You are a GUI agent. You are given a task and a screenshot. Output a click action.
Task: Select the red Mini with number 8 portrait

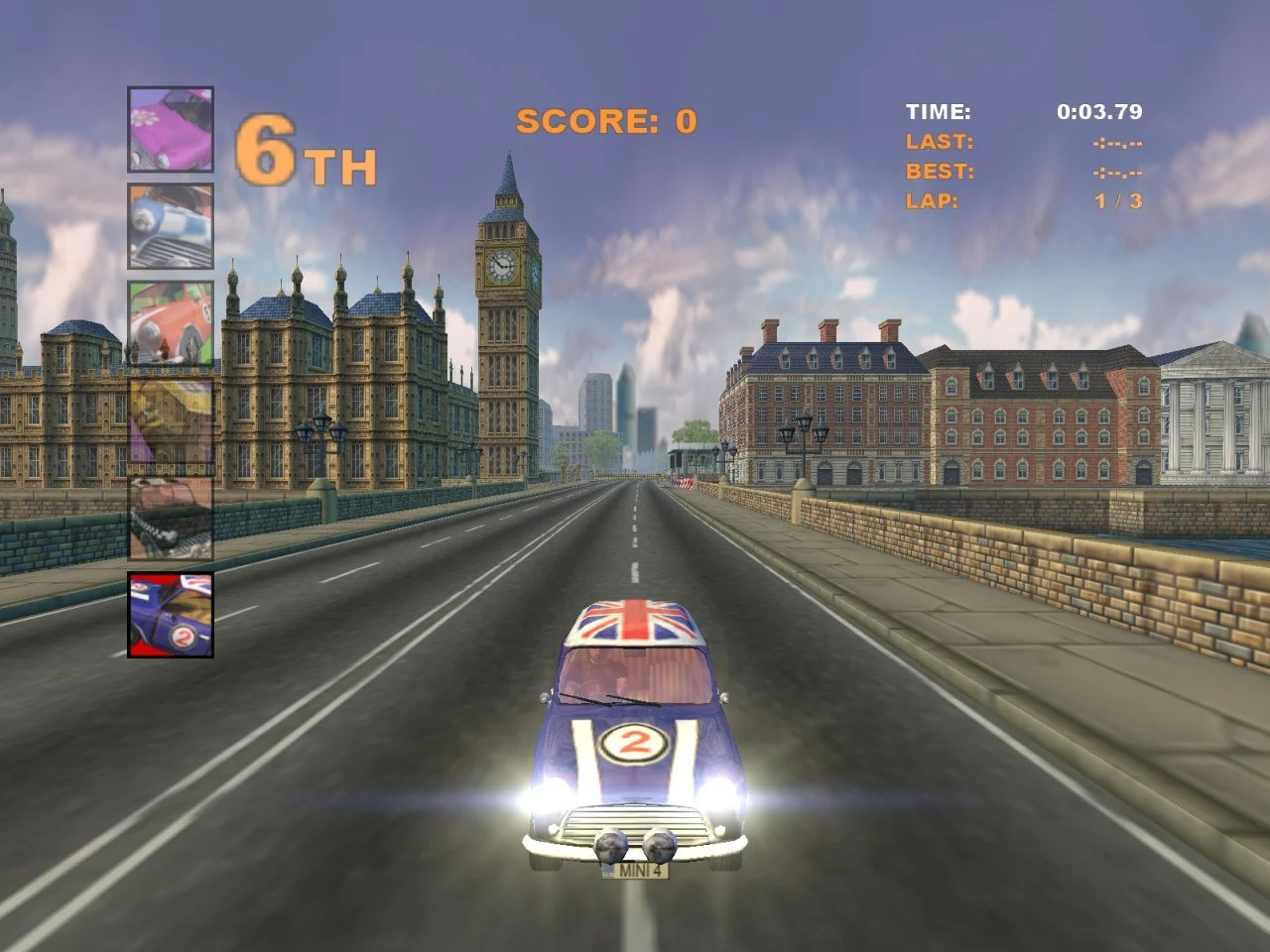[x=169, y=322]
